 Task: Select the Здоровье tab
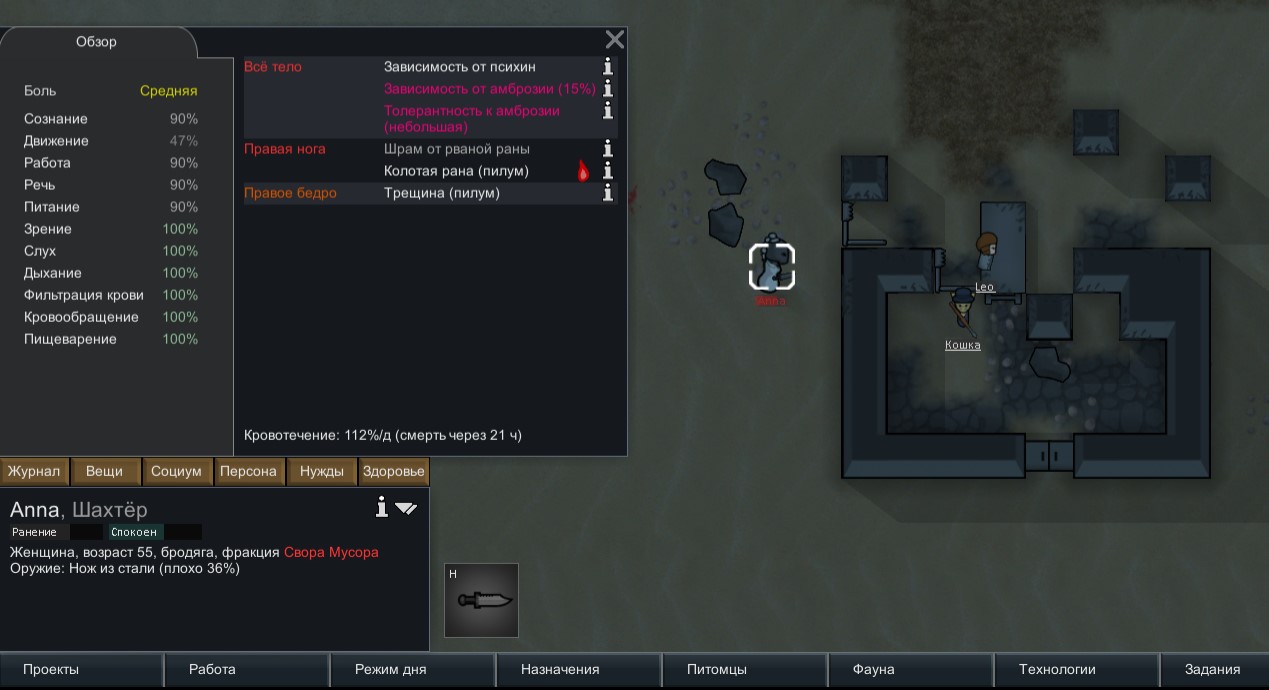[394, 471]
